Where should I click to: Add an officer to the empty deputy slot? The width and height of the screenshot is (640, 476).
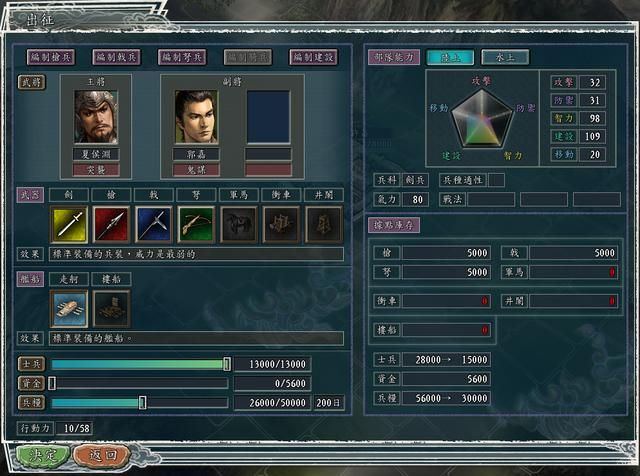pyautogui.click(x=268, y=117)
